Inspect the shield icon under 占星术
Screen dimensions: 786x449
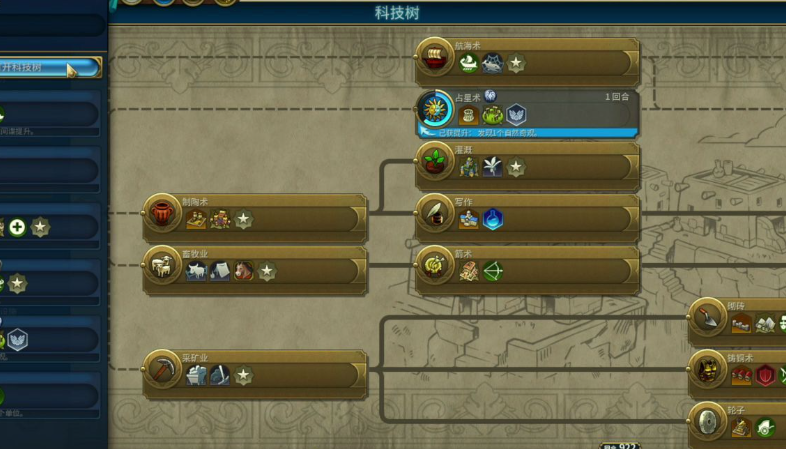click(x=516, y=115)
